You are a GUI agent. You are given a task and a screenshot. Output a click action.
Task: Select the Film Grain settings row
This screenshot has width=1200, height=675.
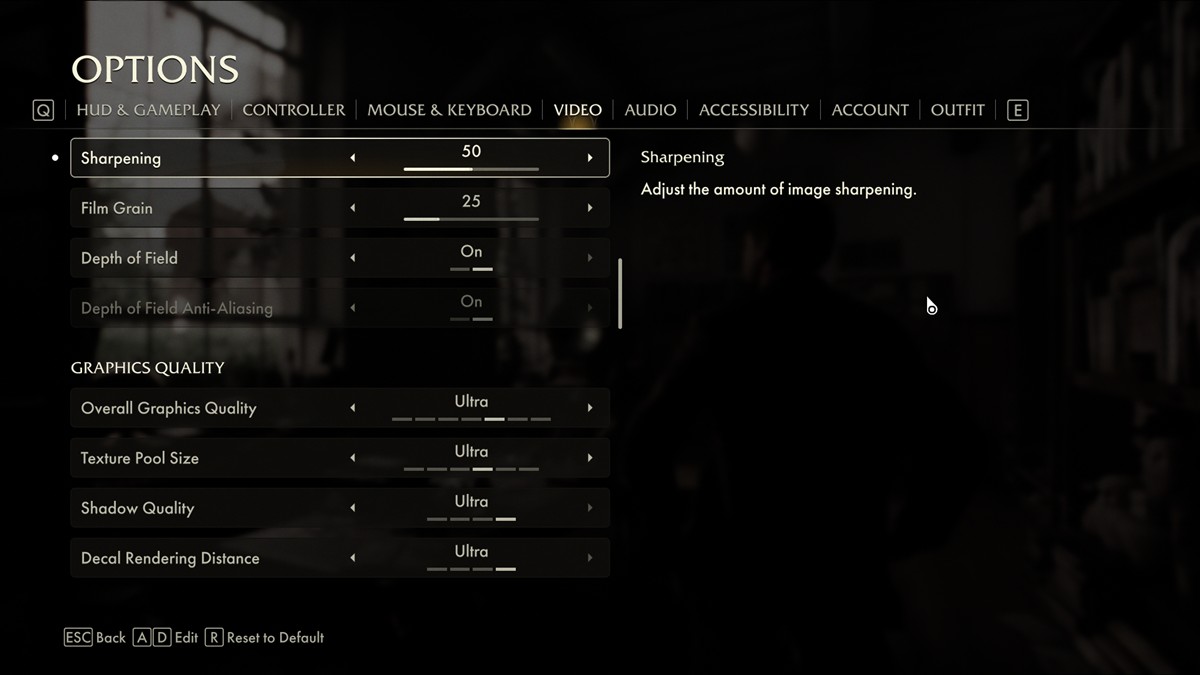200,208
